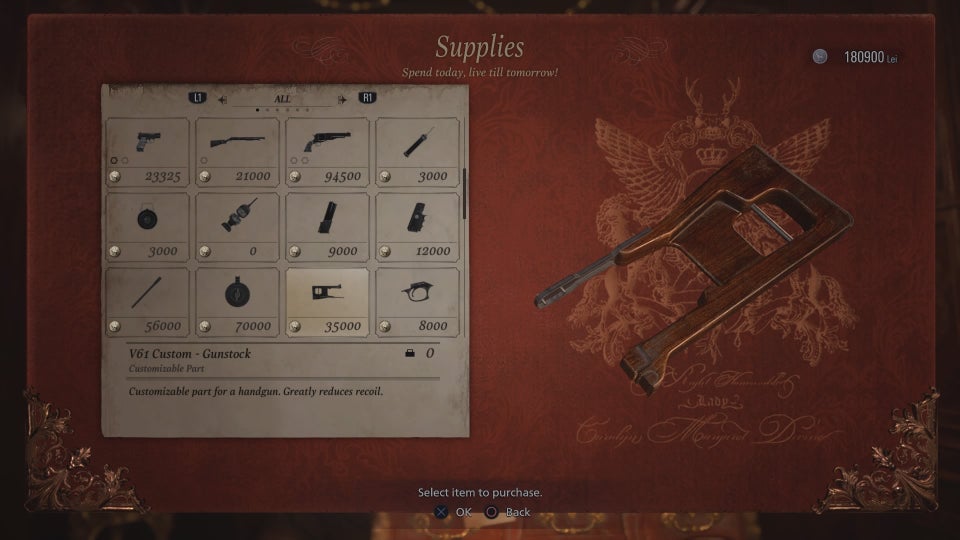Select the handgun priced at 23325
Viewport: 960px width, 540px height.
point(147,151)
